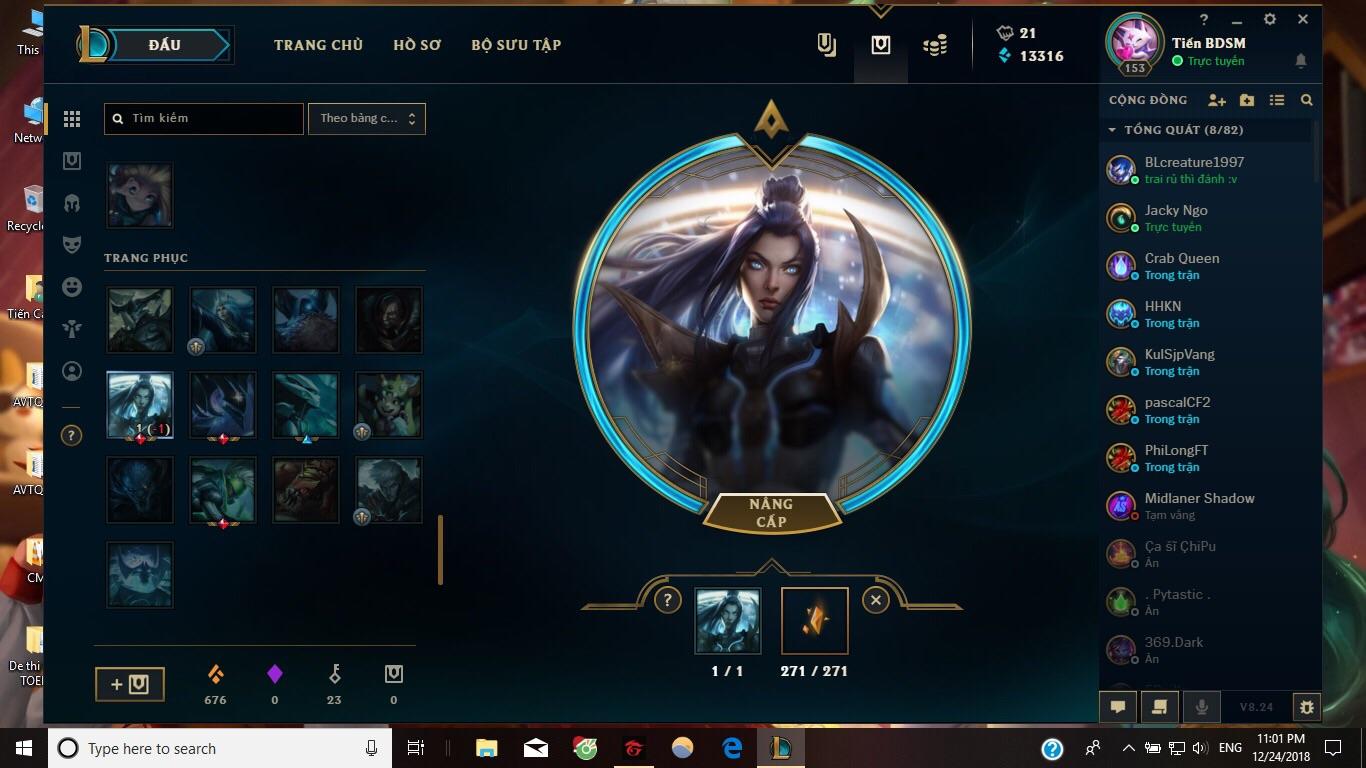Switch to the TRANG CHỦ menu item

(318, 44)
